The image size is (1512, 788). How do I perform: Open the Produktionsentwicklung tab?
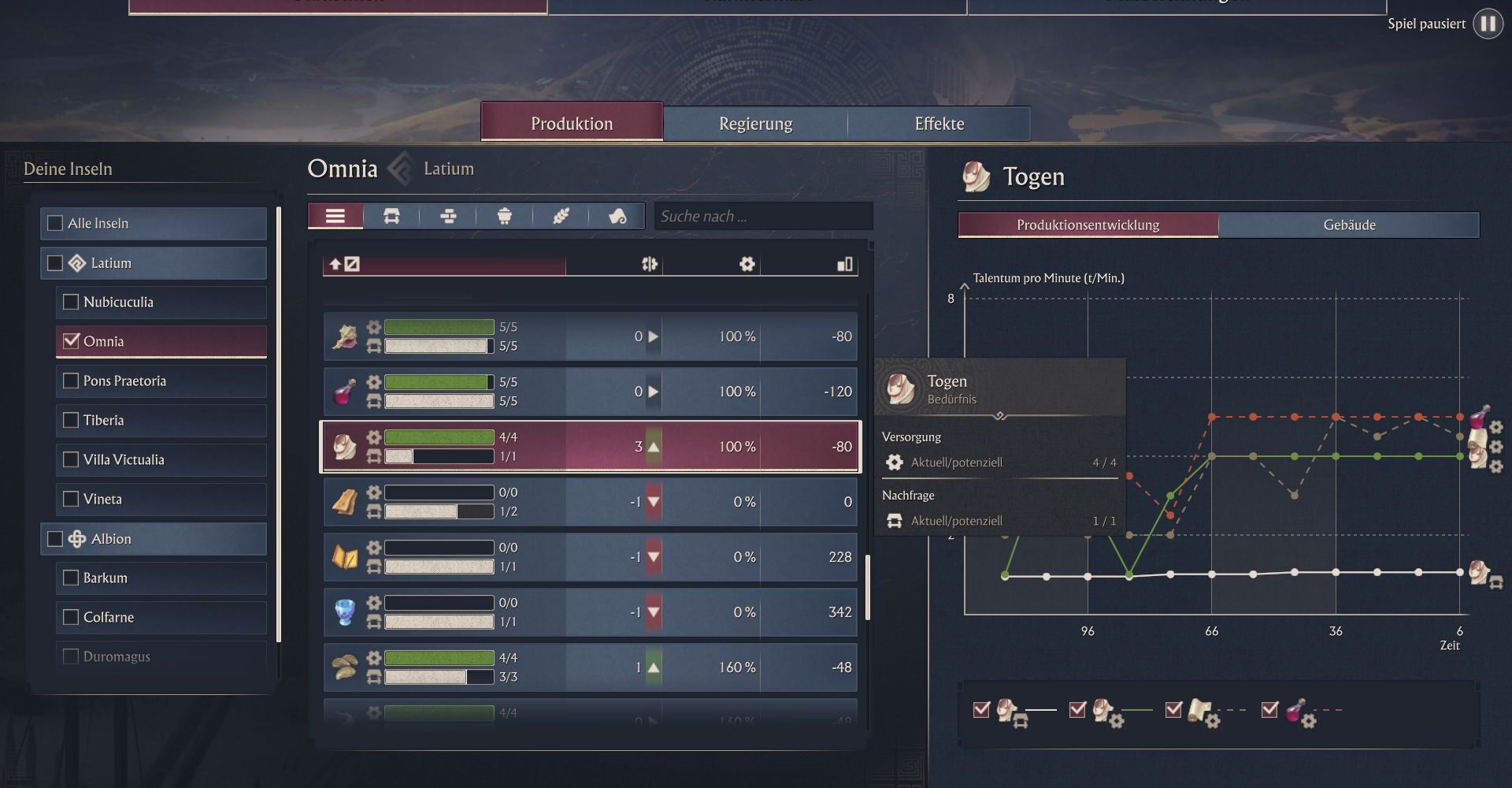(1088, 225)
